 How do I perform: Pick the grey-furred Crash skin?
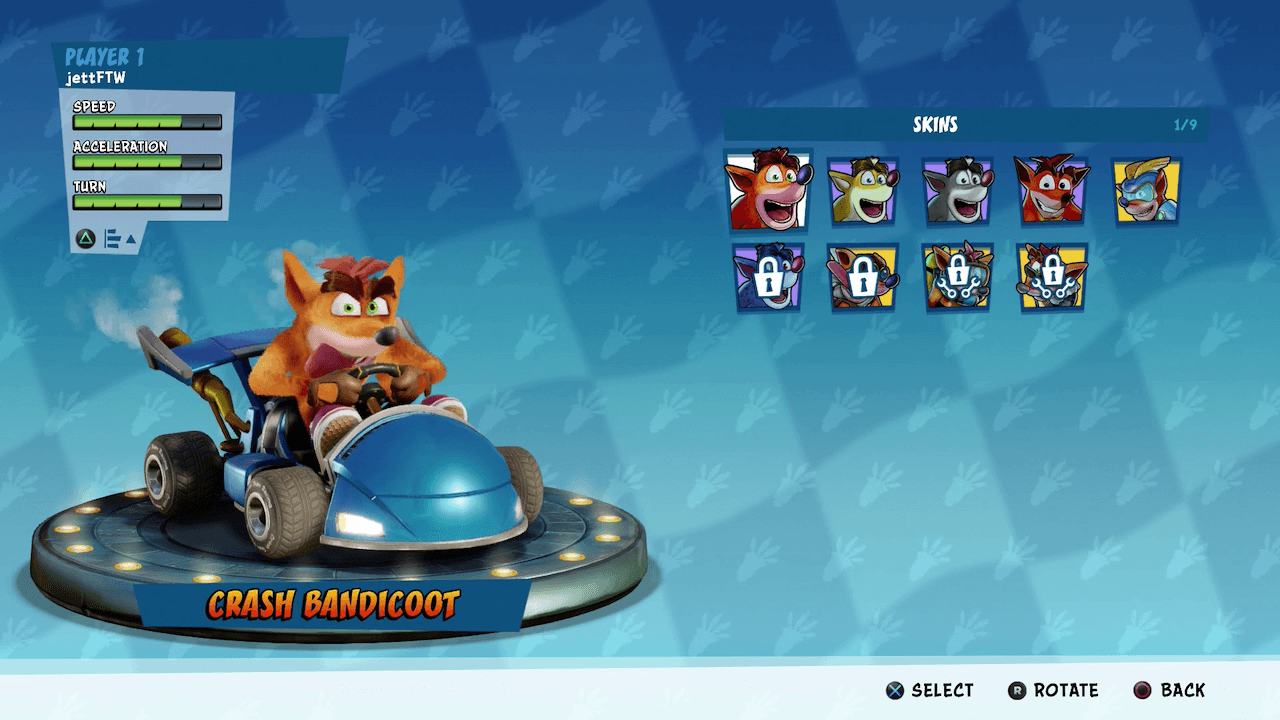point(958,190)
